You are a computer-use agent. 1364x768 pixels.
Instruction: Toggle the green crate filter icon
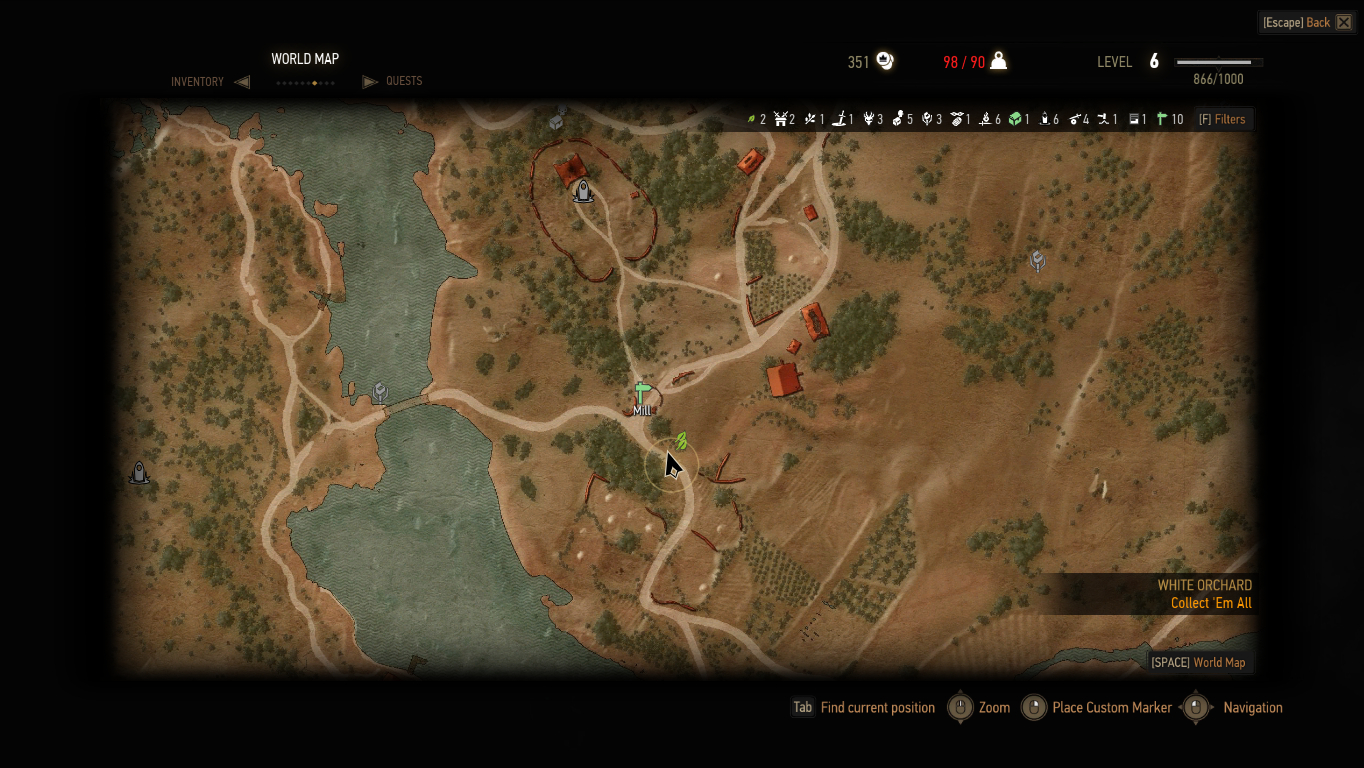click(x=1016, y=119)
